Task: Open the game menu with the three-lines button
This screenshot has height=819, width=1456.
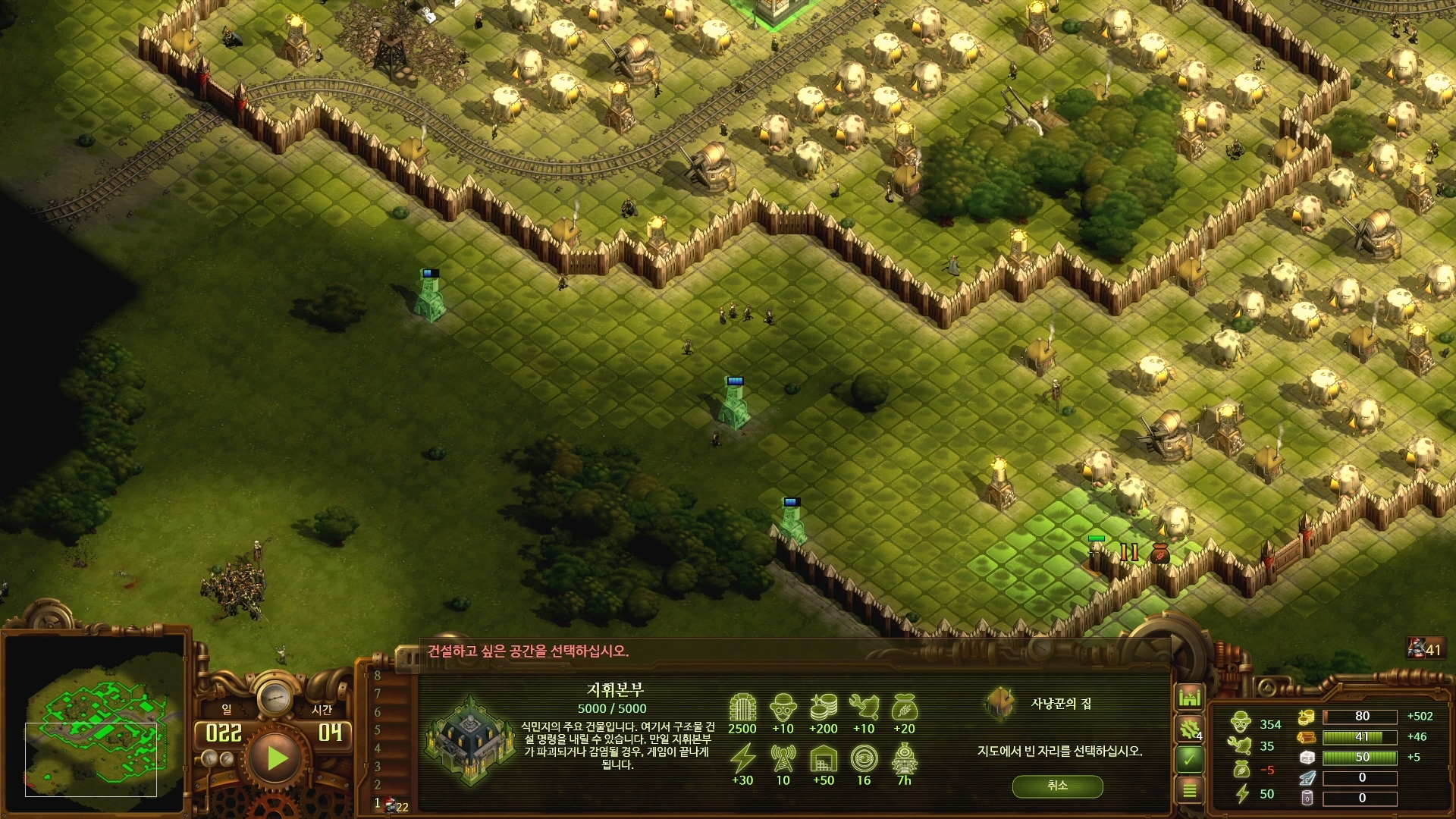Action: click(x=1189, y=790)
